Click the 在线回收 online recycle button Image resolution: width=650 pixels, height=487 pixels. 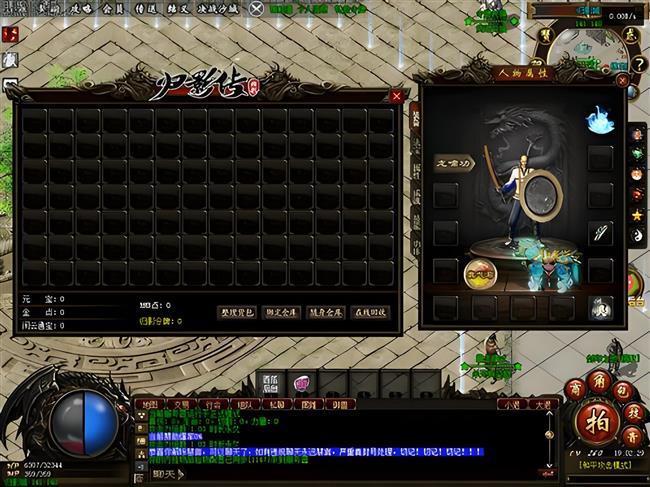[x=370, y=312]
